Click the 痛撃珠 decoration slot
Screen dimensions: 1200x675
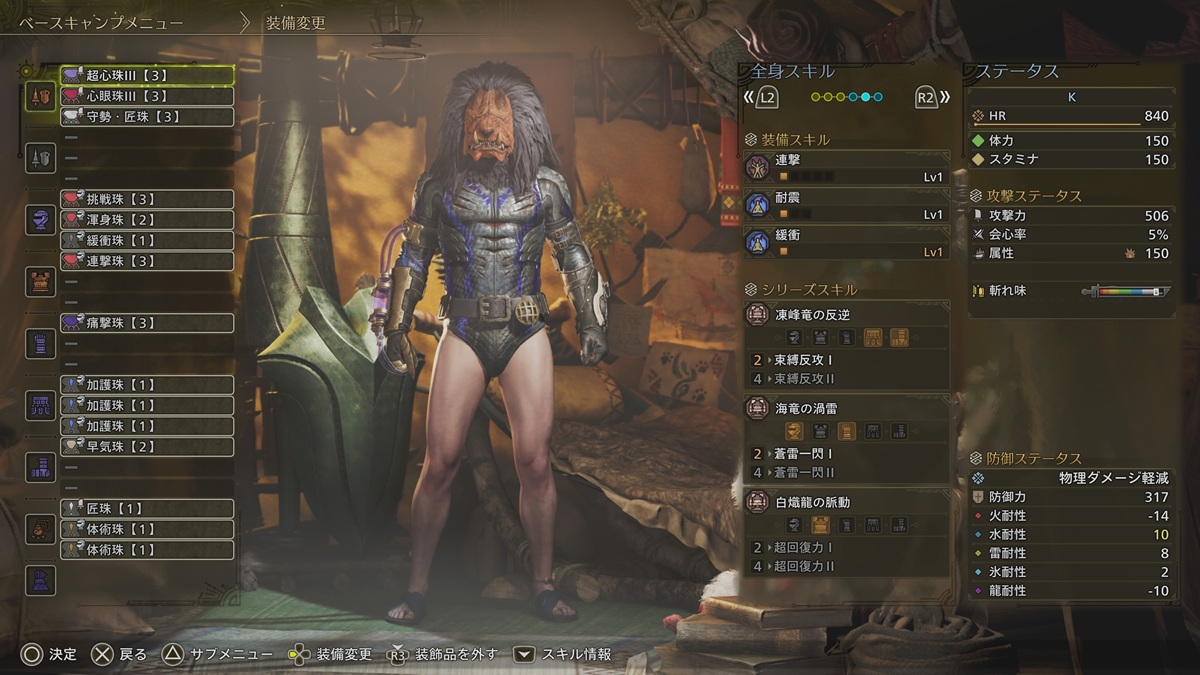coord(147,323)
